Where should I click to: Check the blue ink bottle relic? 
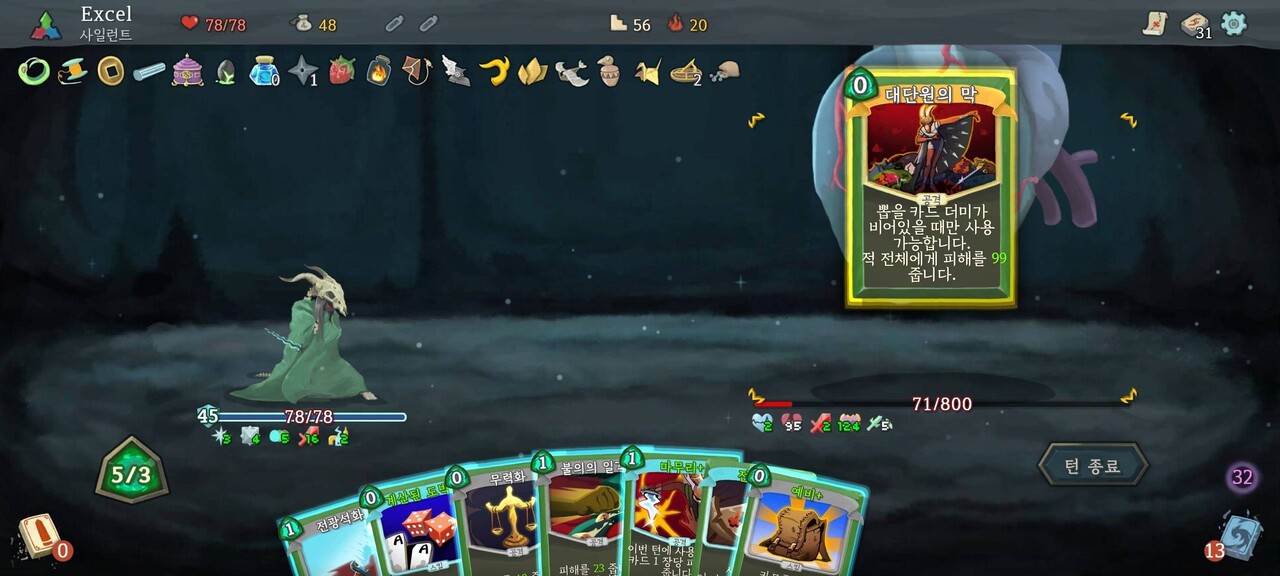(263, 70)
